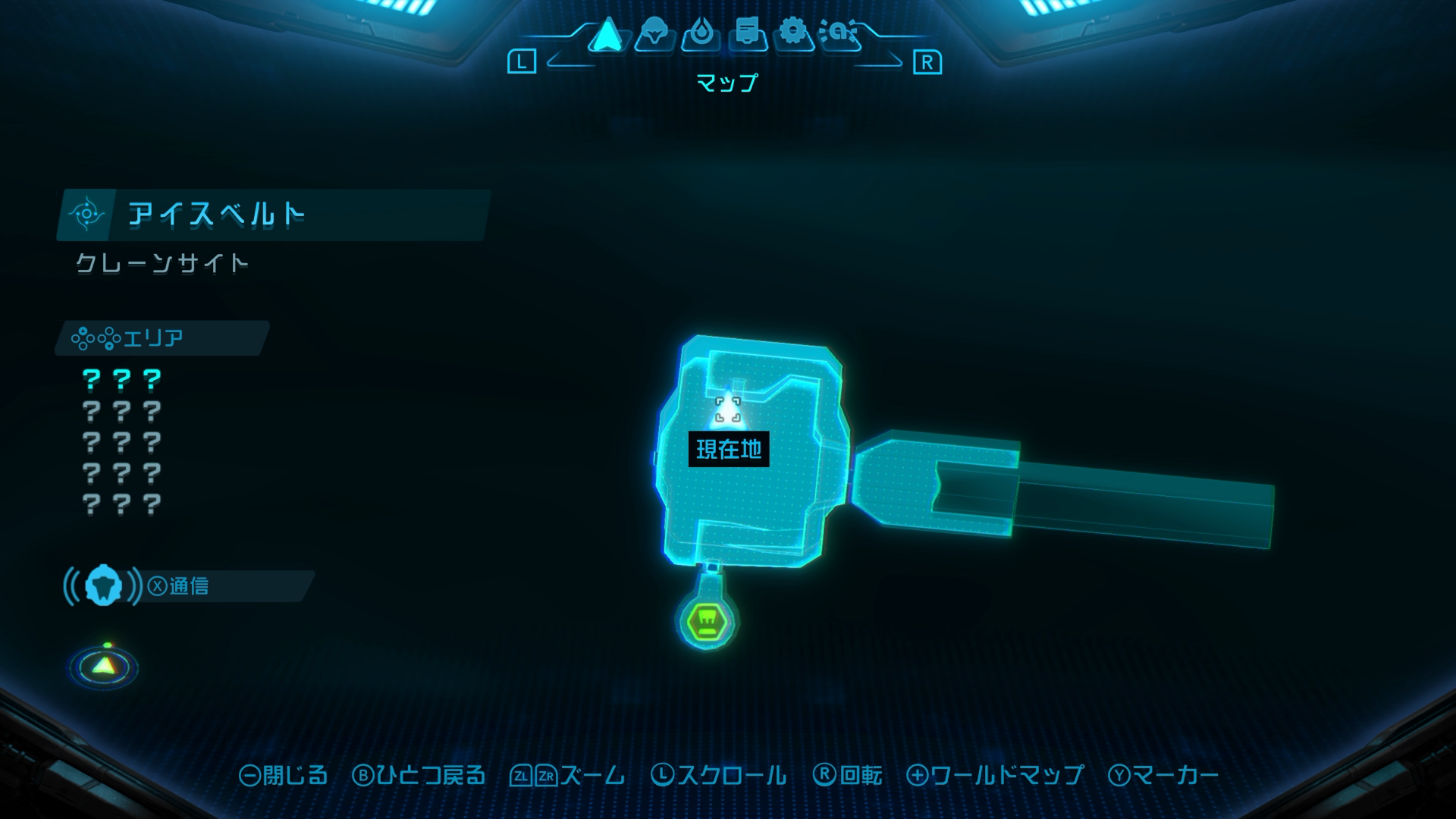Select the amiibo tab icon
Screen dimensions: 1456x819
click(x=839, y=34)
